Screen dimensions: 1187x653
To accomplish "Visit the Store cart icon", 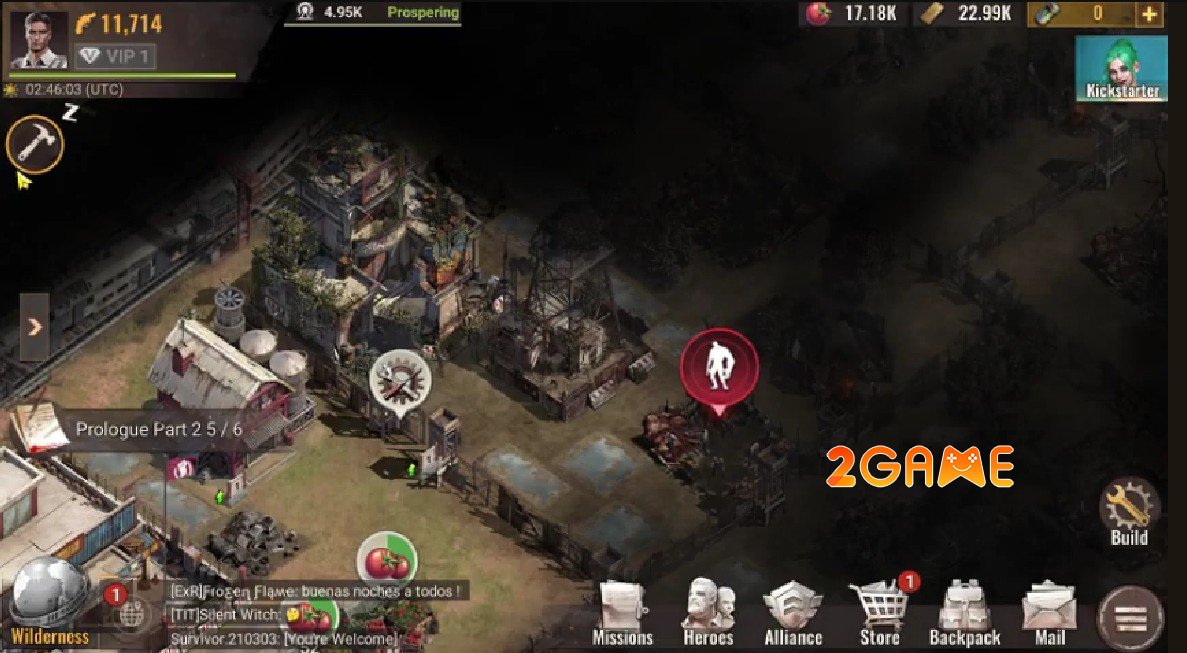I will pyautogui.click(x=880, y=610).
